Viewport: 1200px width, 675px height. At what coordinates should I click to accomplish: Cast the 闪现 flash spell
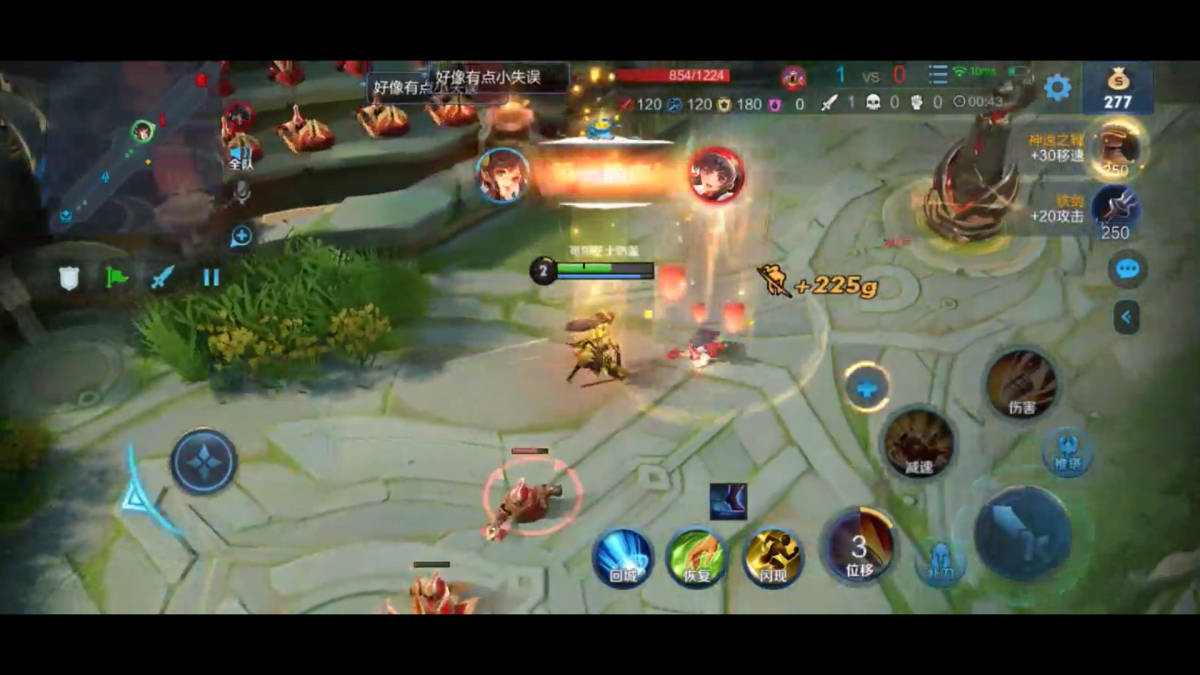point(772,557)
